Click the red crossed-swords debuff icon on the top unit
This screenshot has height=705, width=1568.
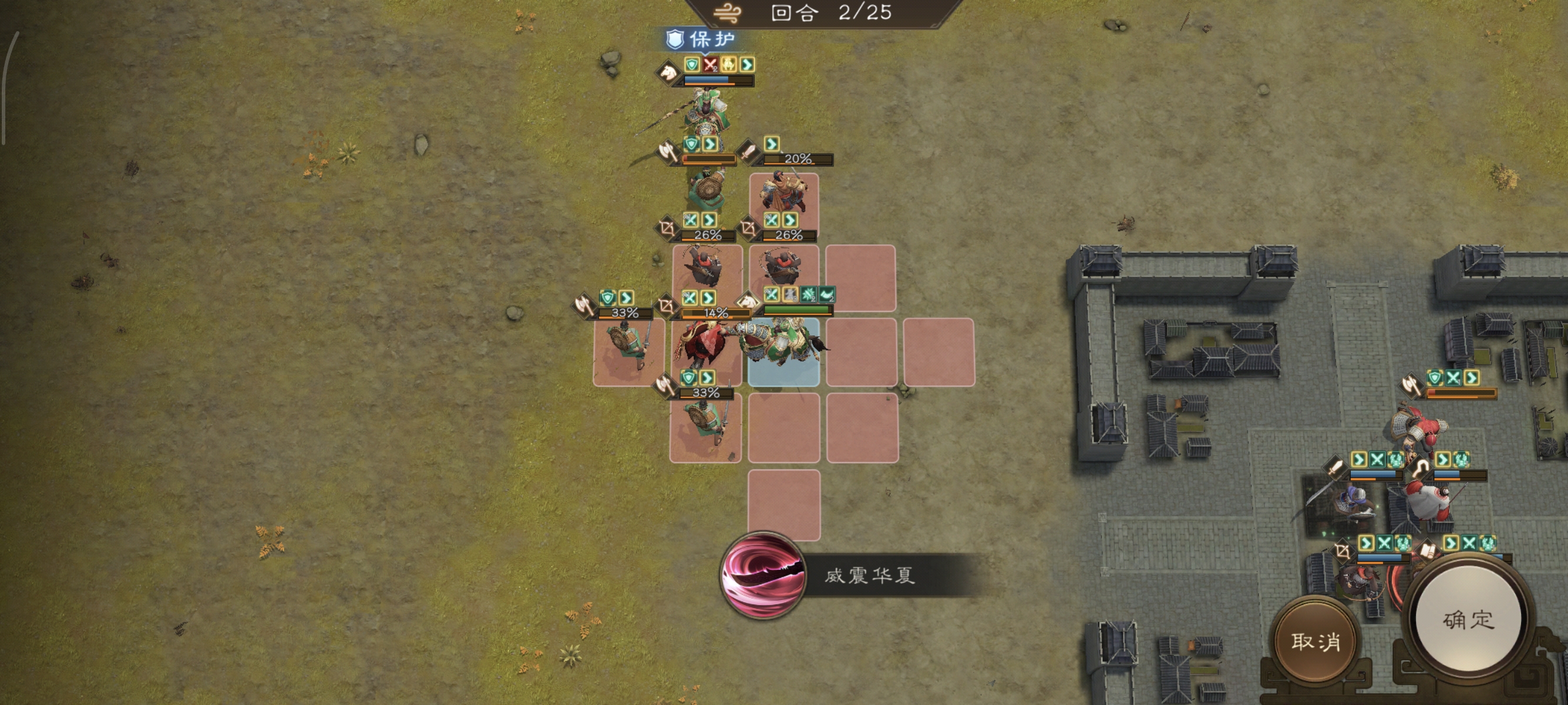(711, 65)
